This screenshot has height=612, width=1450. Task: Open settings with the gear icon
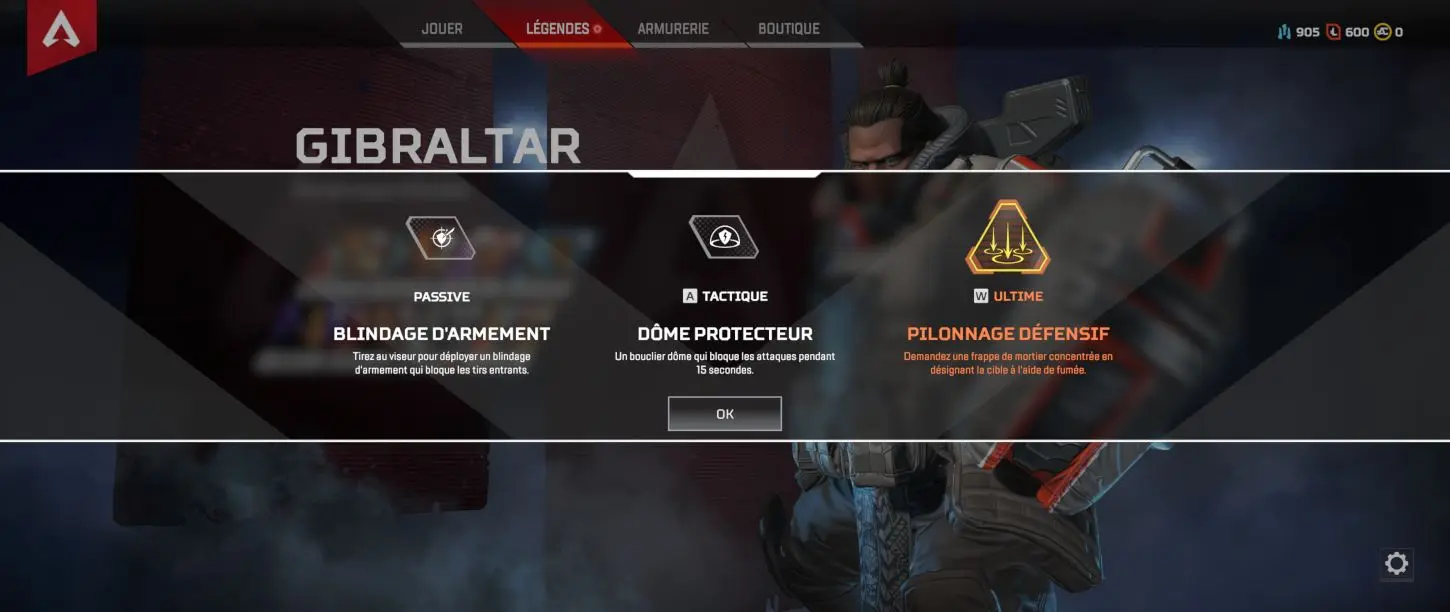tap(1396, 564)
